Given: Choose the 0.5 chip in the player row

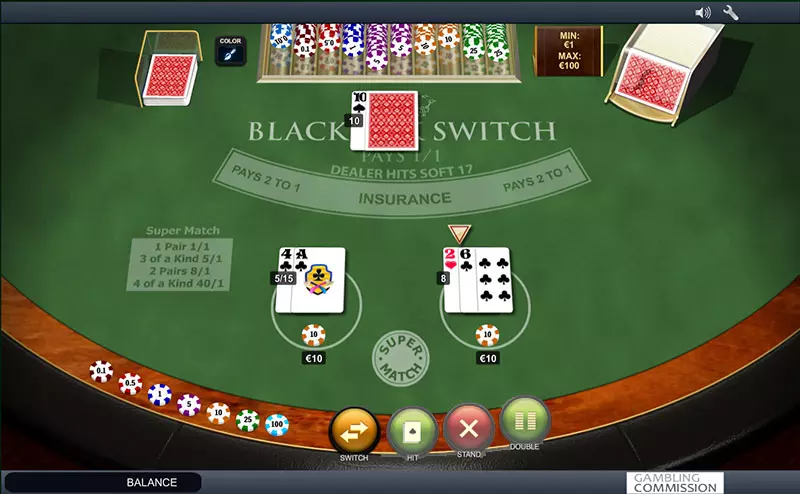Looking at the screenshot, I should pyautogui.click(x=130, y=383).
